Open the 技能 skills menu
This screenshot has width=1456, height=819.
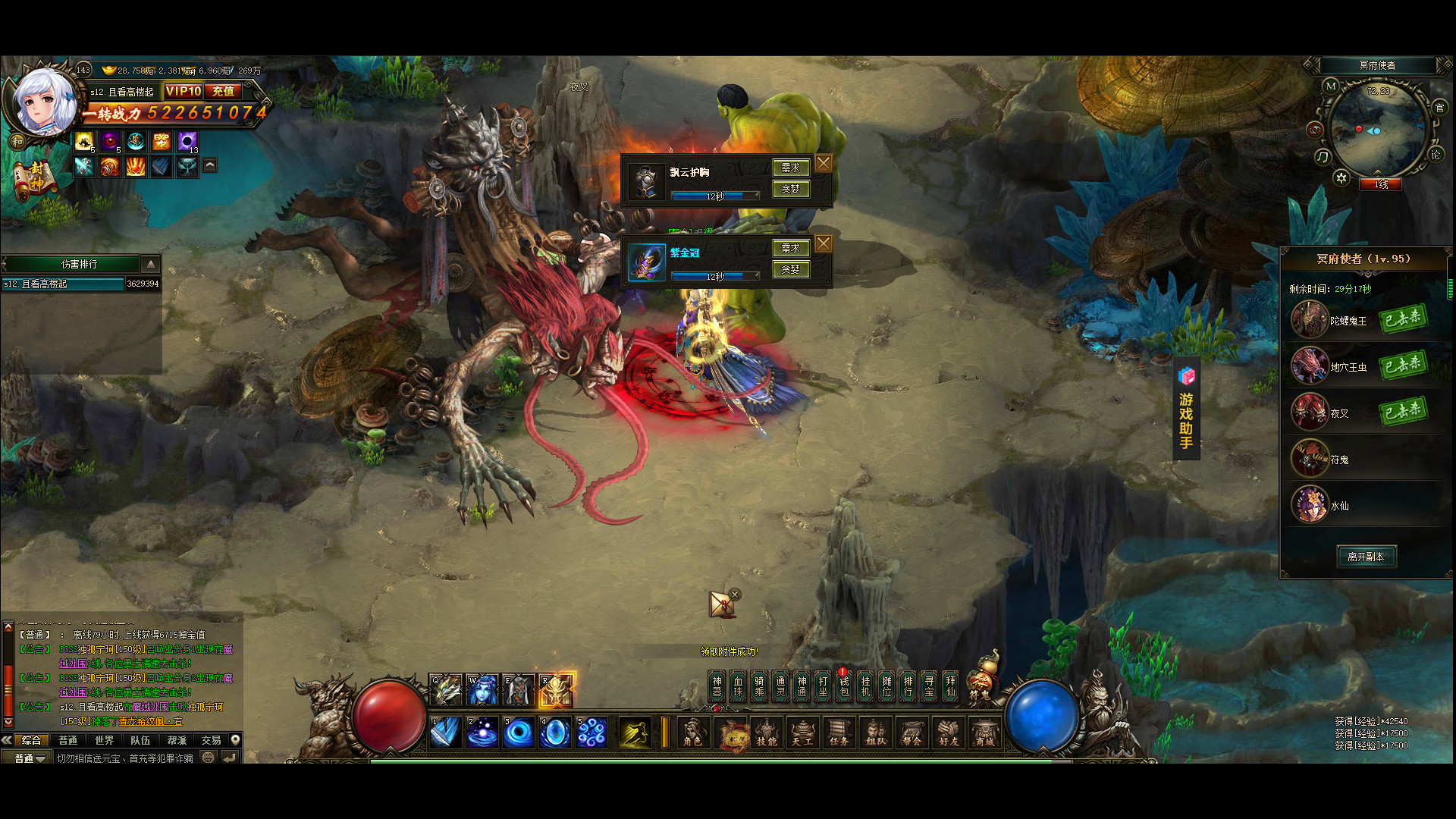pos(766,733)
